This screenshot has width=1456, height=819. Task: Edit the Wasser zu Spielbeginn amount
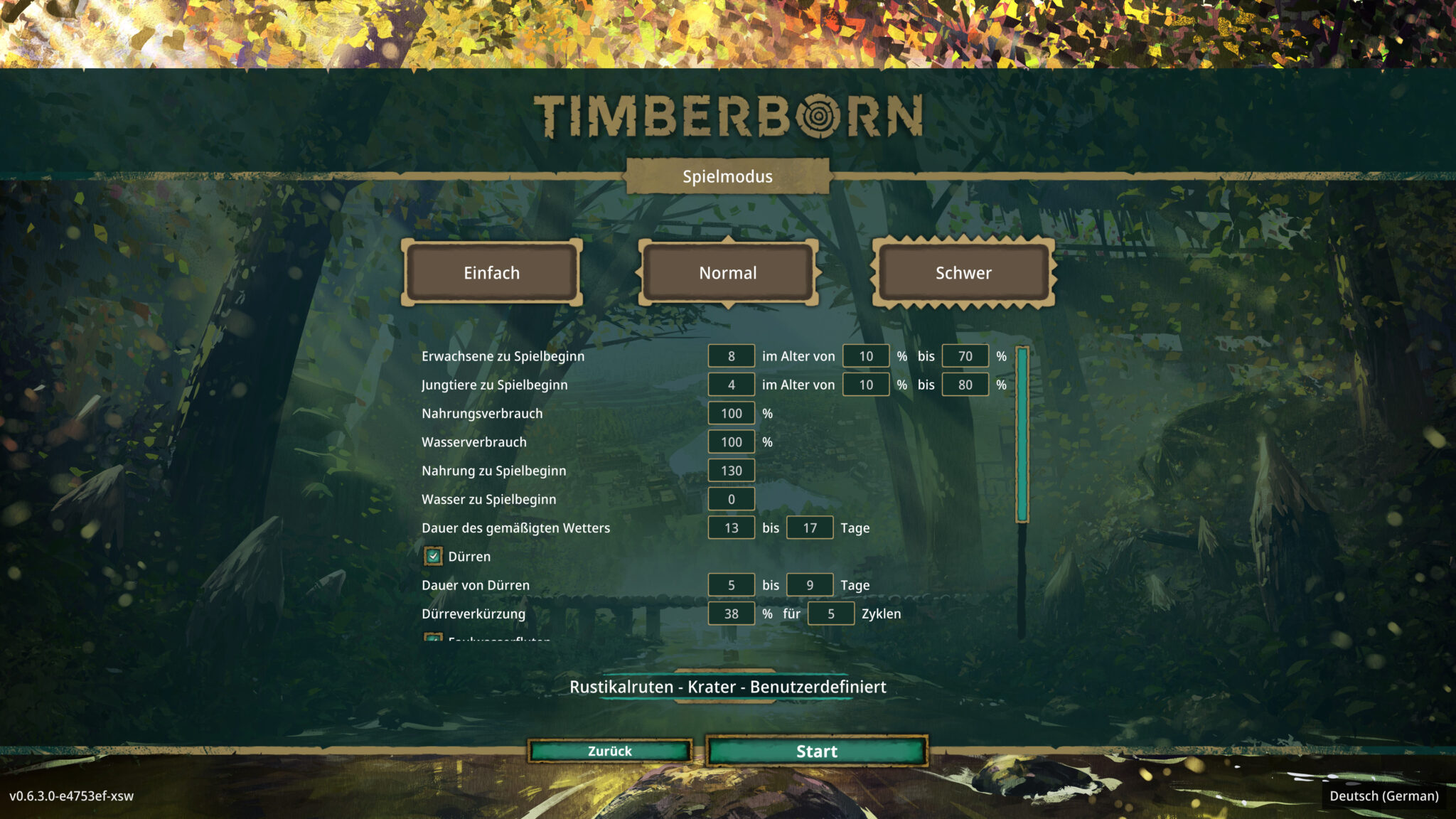tap(731, 499)
